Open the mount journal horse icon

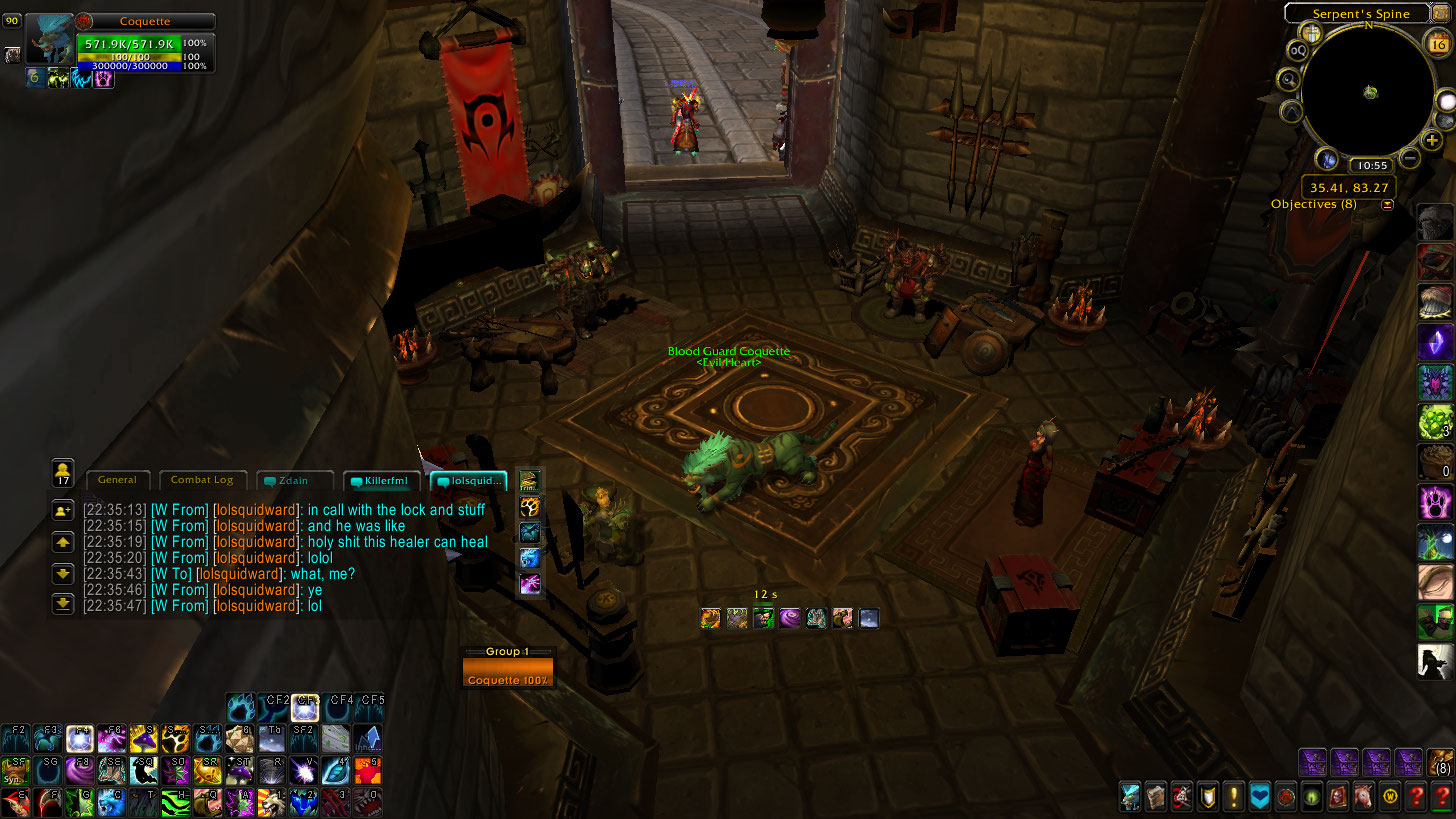point(1361,797)
